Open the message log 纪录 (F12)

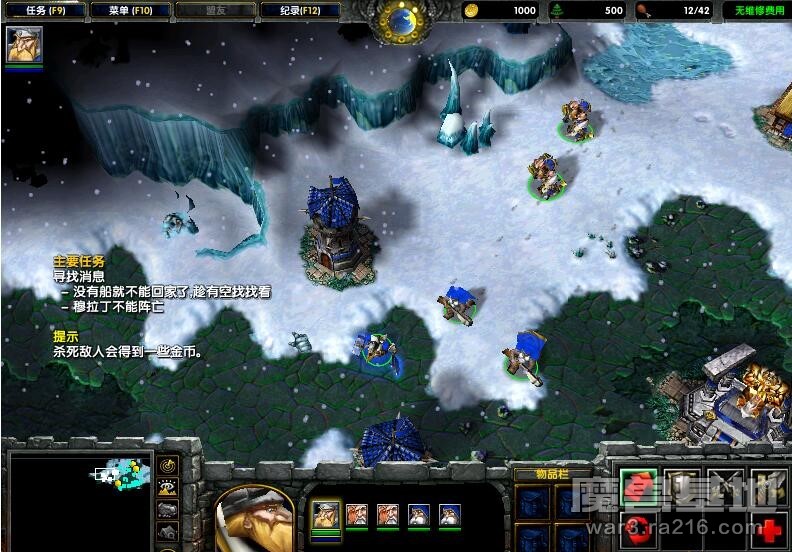(x=299, y=10)
